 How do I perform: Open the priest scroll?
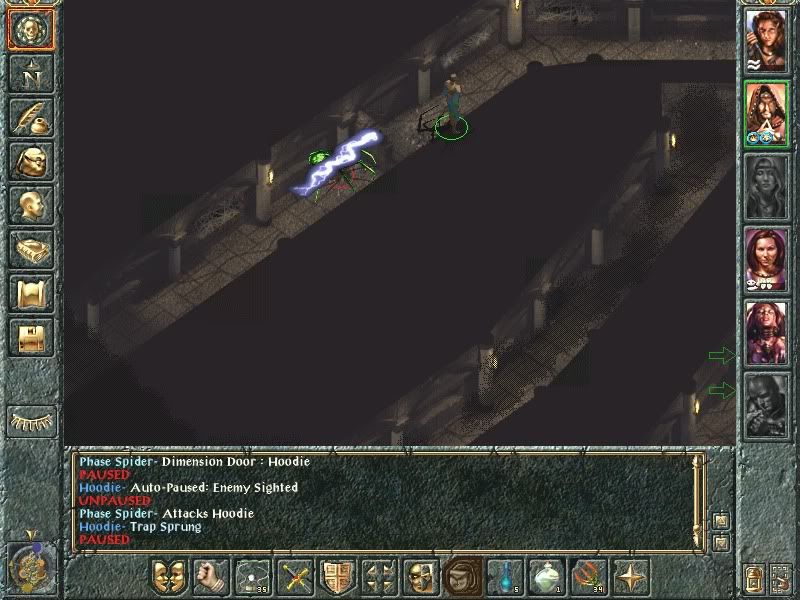(31, 294)
